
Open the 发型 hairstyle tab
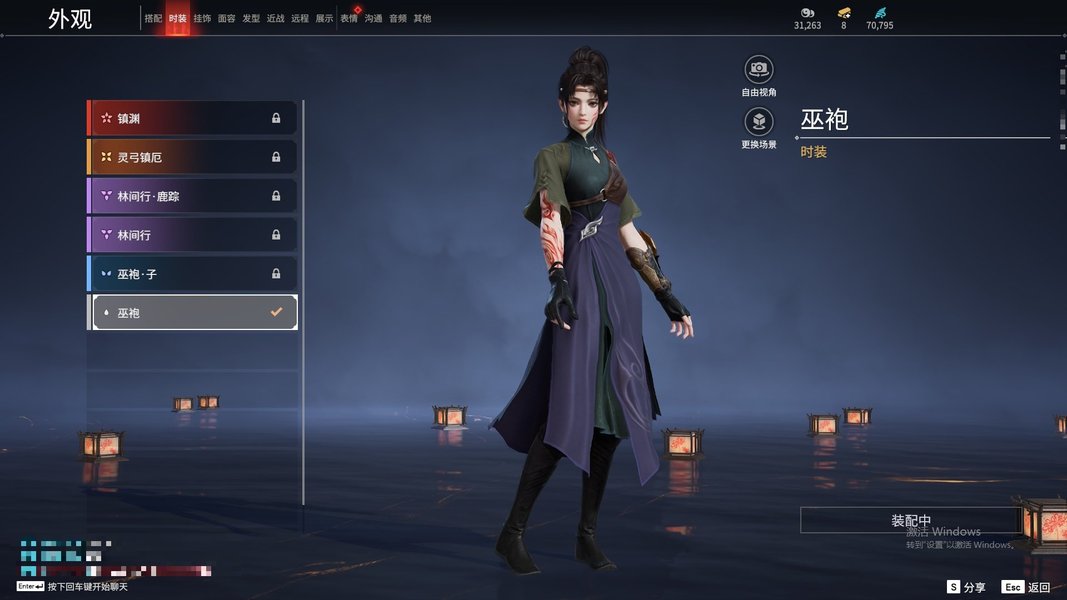[x=251, y=19]
